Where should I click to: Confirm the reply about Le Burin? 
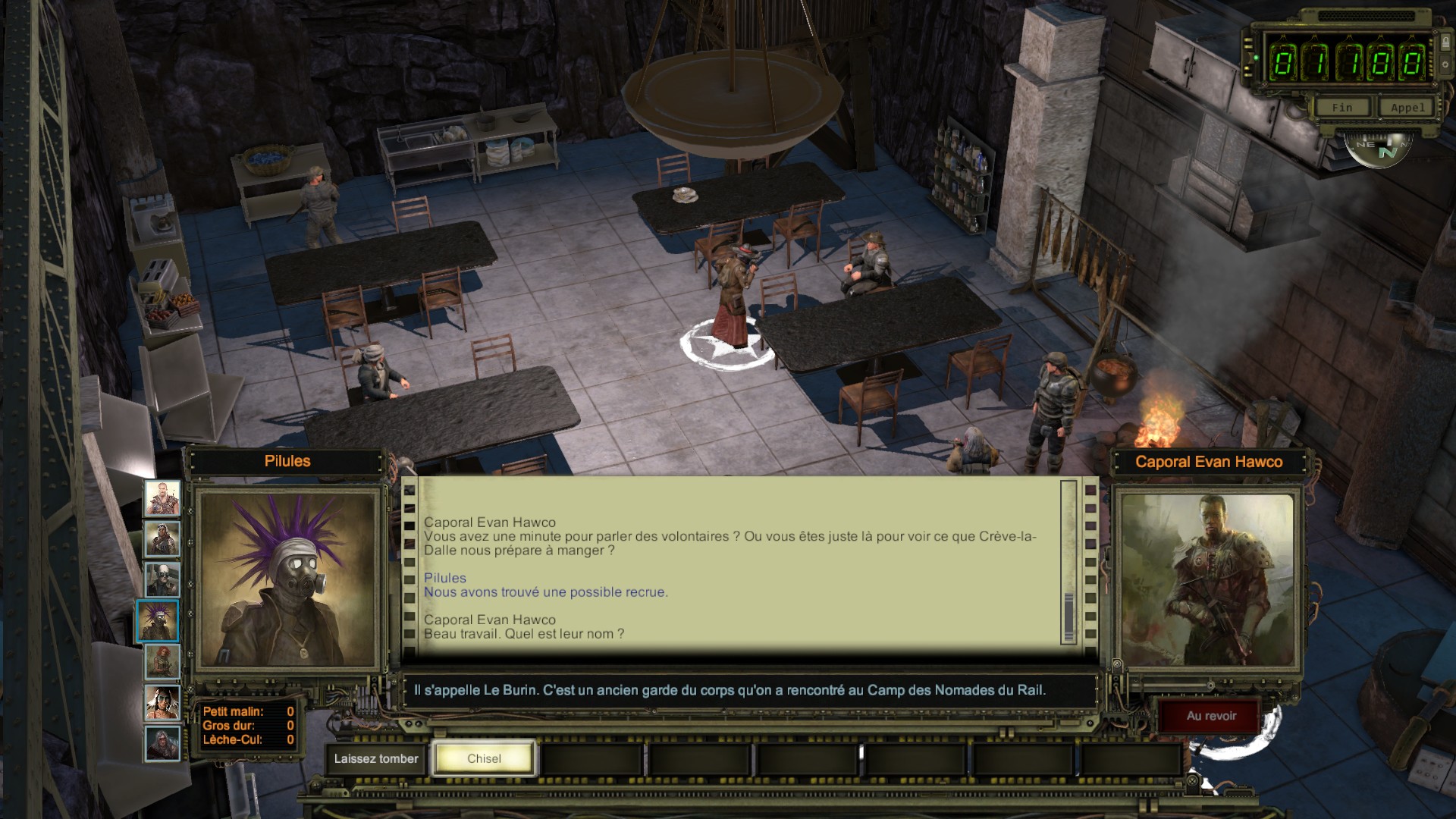coord(730,690)
